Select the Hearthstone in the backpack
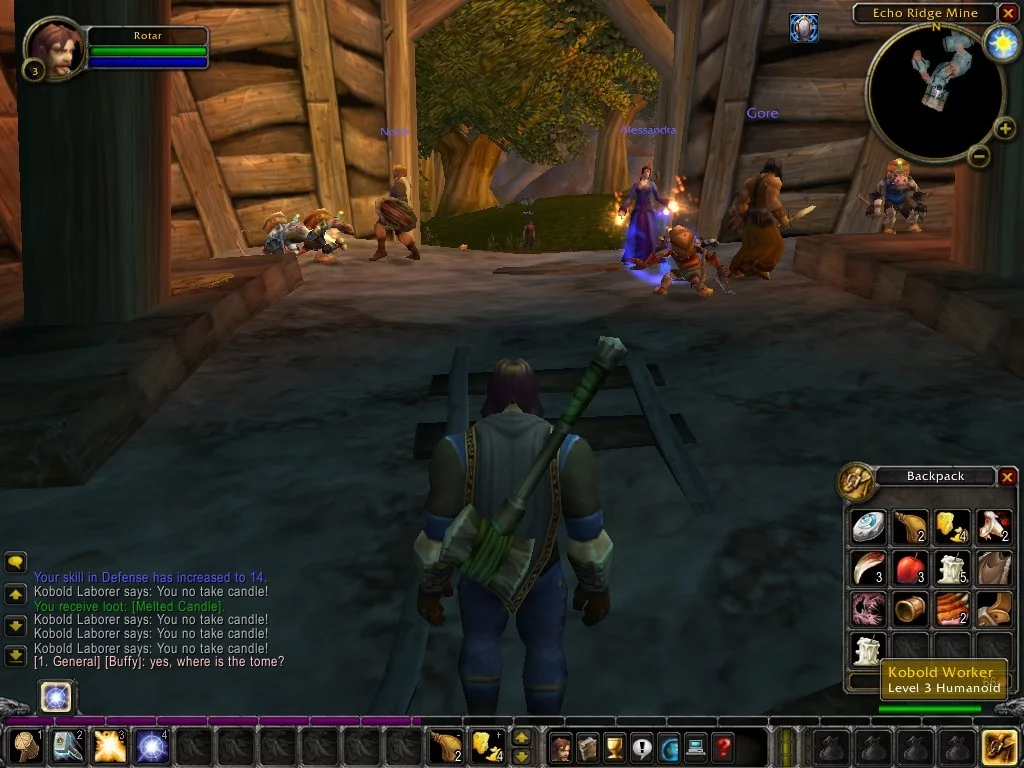 pyautogui.click(x=868, y=527)
